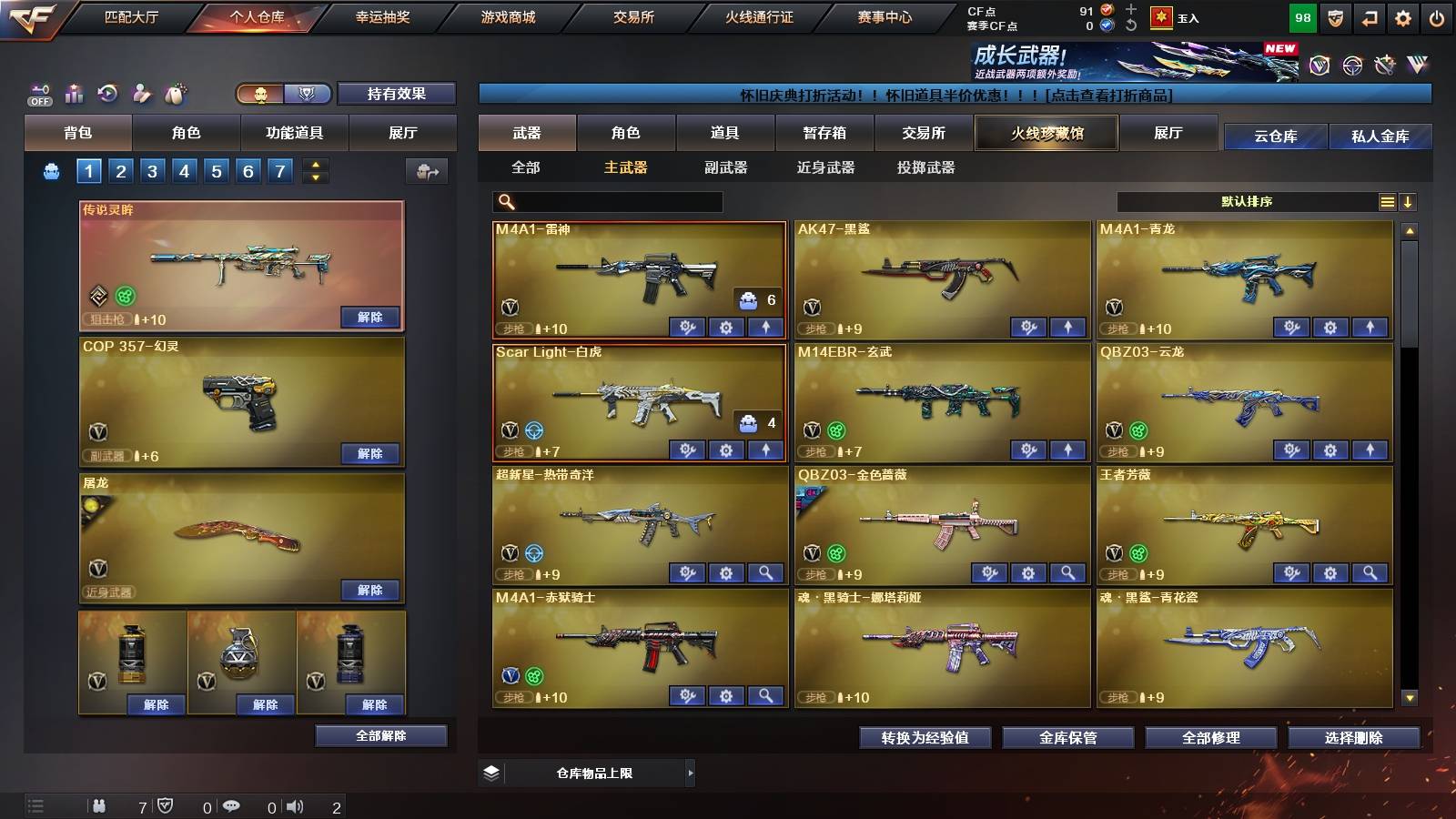Select the replay history icon above the backpack panel
The height and width of the screenshot is (819, 1456).
pos(106,94)
